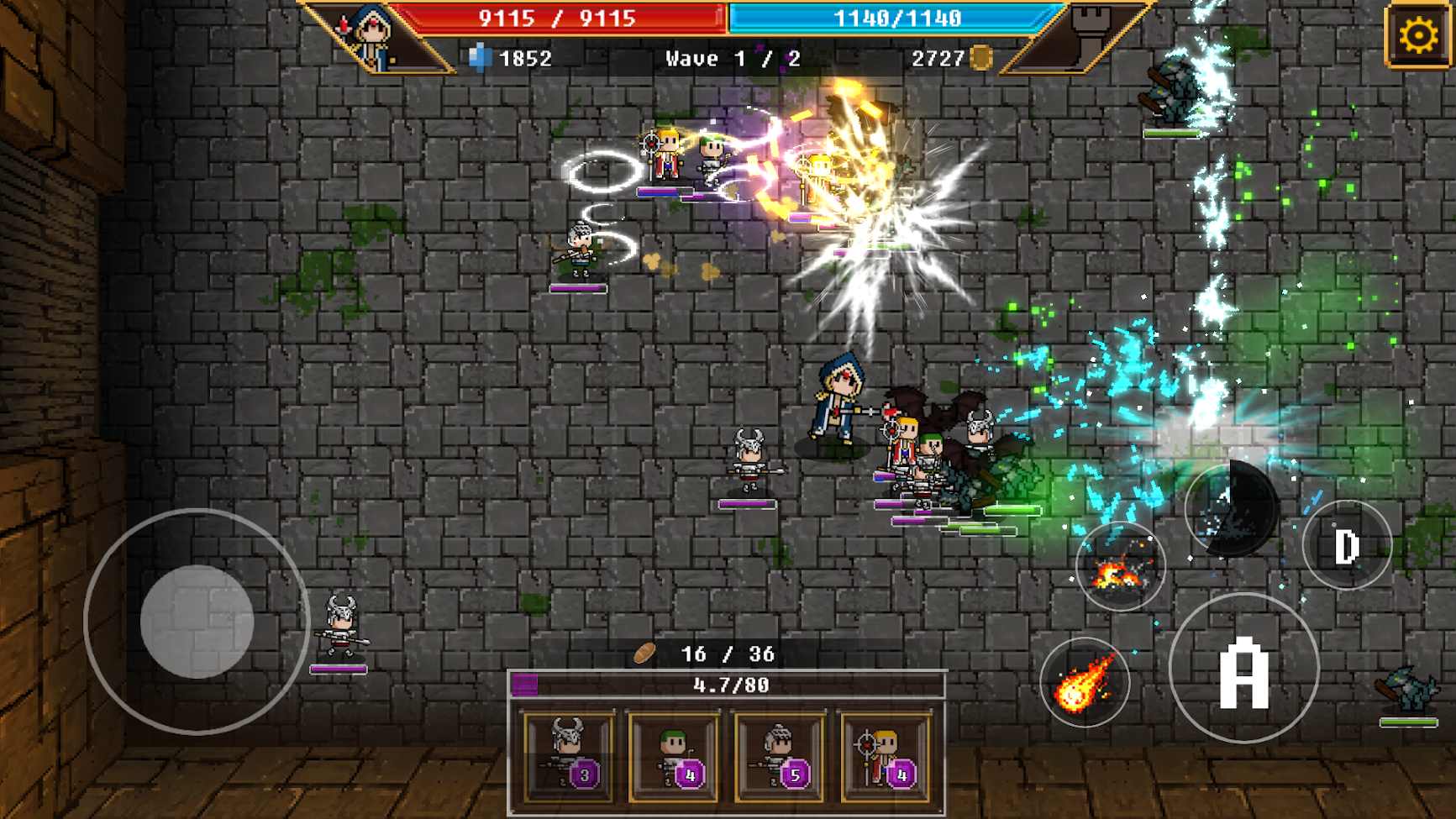The image size is (1456, 819).
Task: Use the dark skill on cooldown
Action: tap(1232, 507)
